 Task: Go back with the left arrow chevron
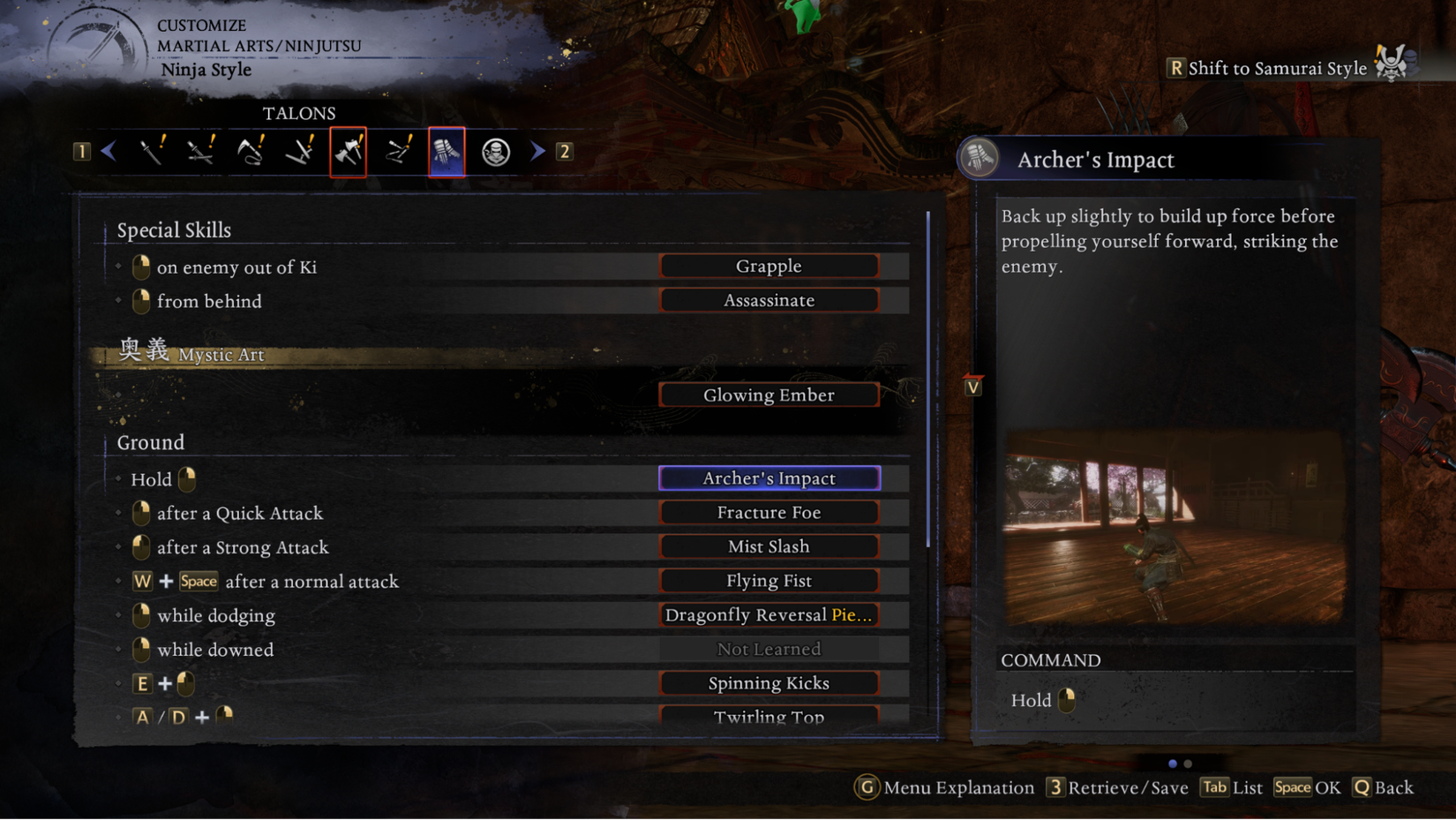pyautogui.click(x=108, y=150)
